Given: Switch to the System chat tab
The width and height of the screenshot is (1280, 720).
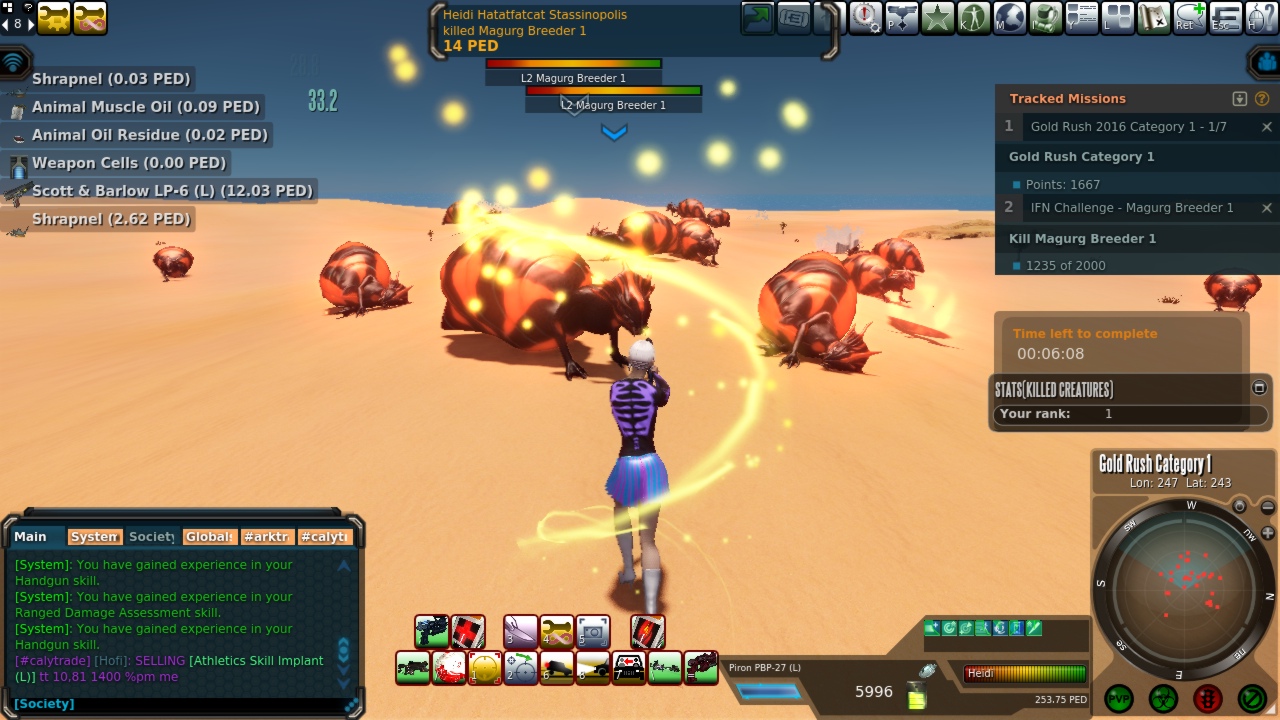Looking at the screenshot, I should click(x=95, y=537).
